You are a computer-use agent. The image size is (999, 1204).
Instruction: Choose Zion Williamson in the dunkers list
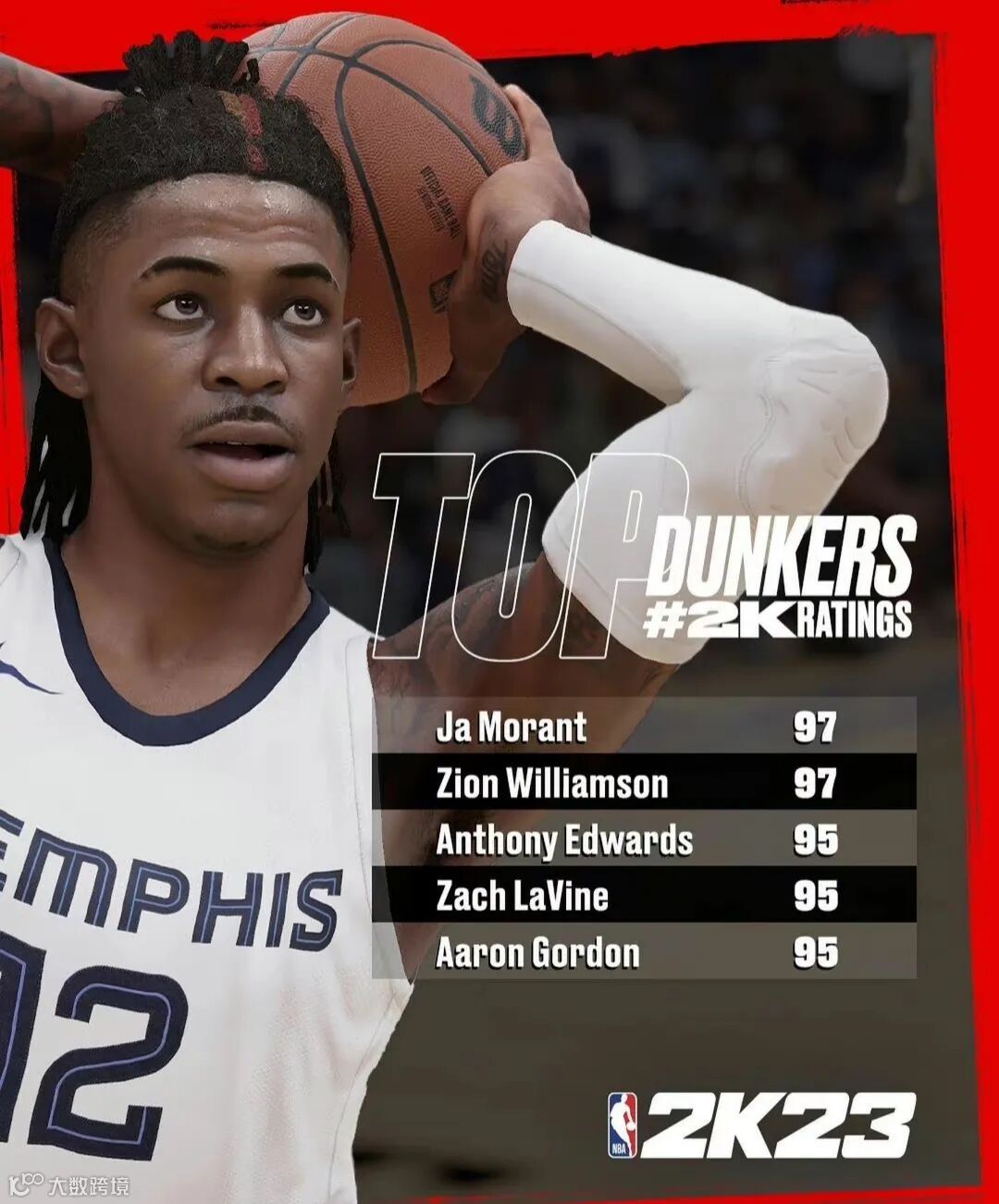tap(644, 783)
